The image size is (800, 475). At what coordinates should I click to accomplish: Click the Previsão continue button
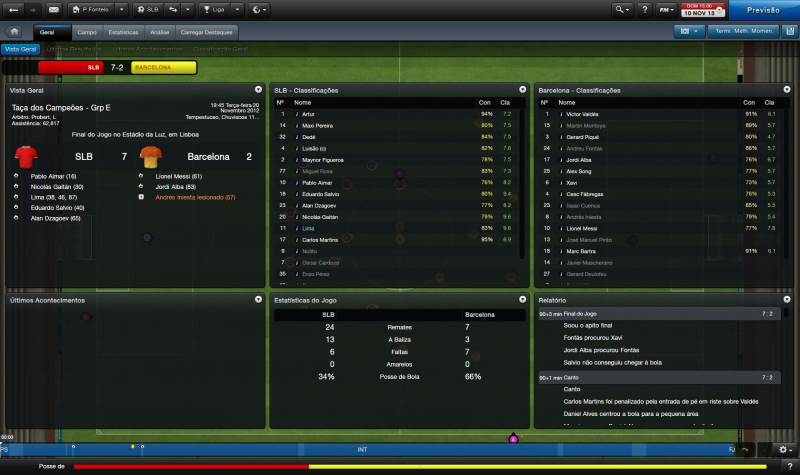[764, 10]
